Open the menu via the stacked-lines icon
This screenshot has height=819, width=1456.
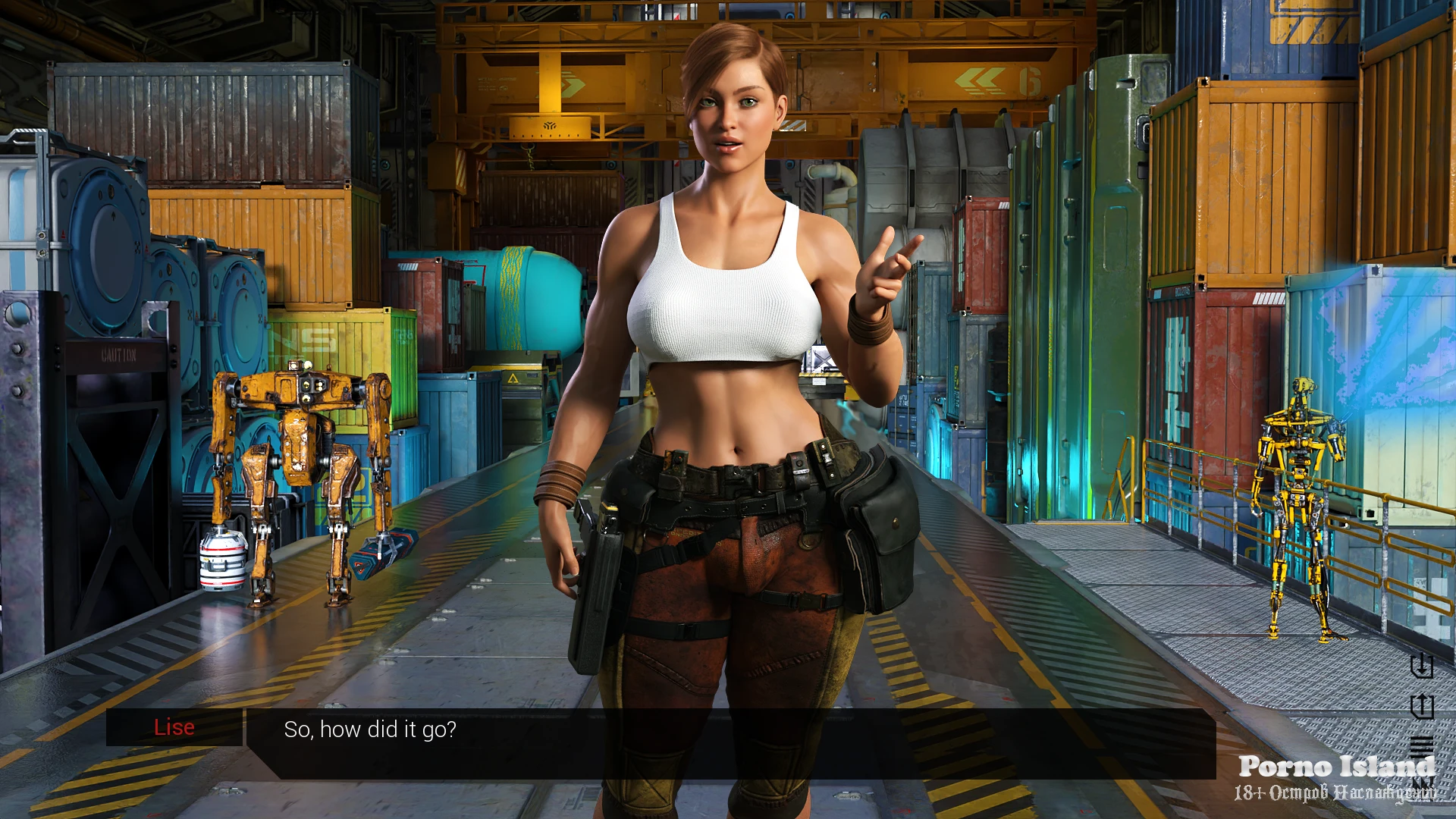[1421, 746]
